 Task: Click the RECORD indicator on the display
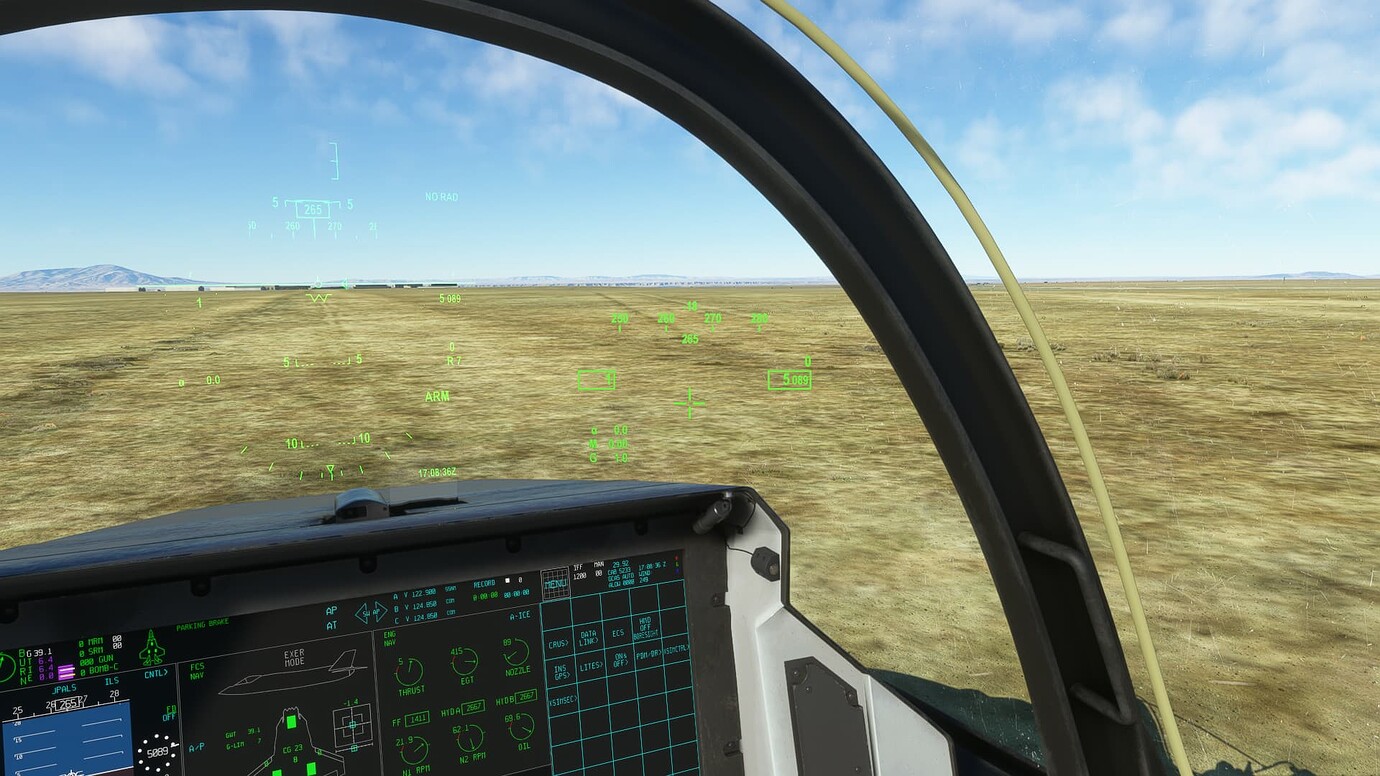(483, 584)
